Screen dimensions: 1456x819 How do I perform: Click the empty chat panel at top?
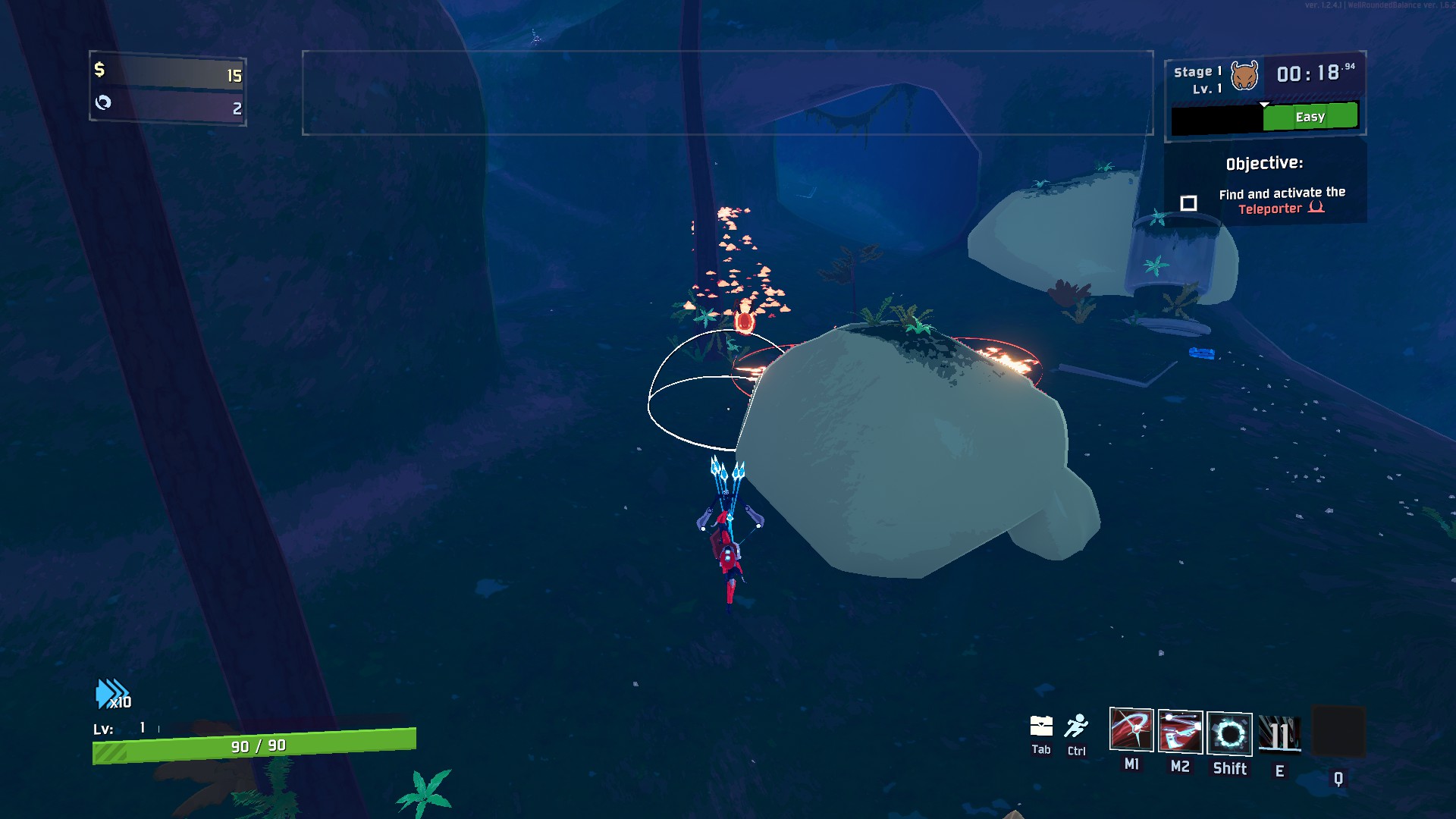727,93
